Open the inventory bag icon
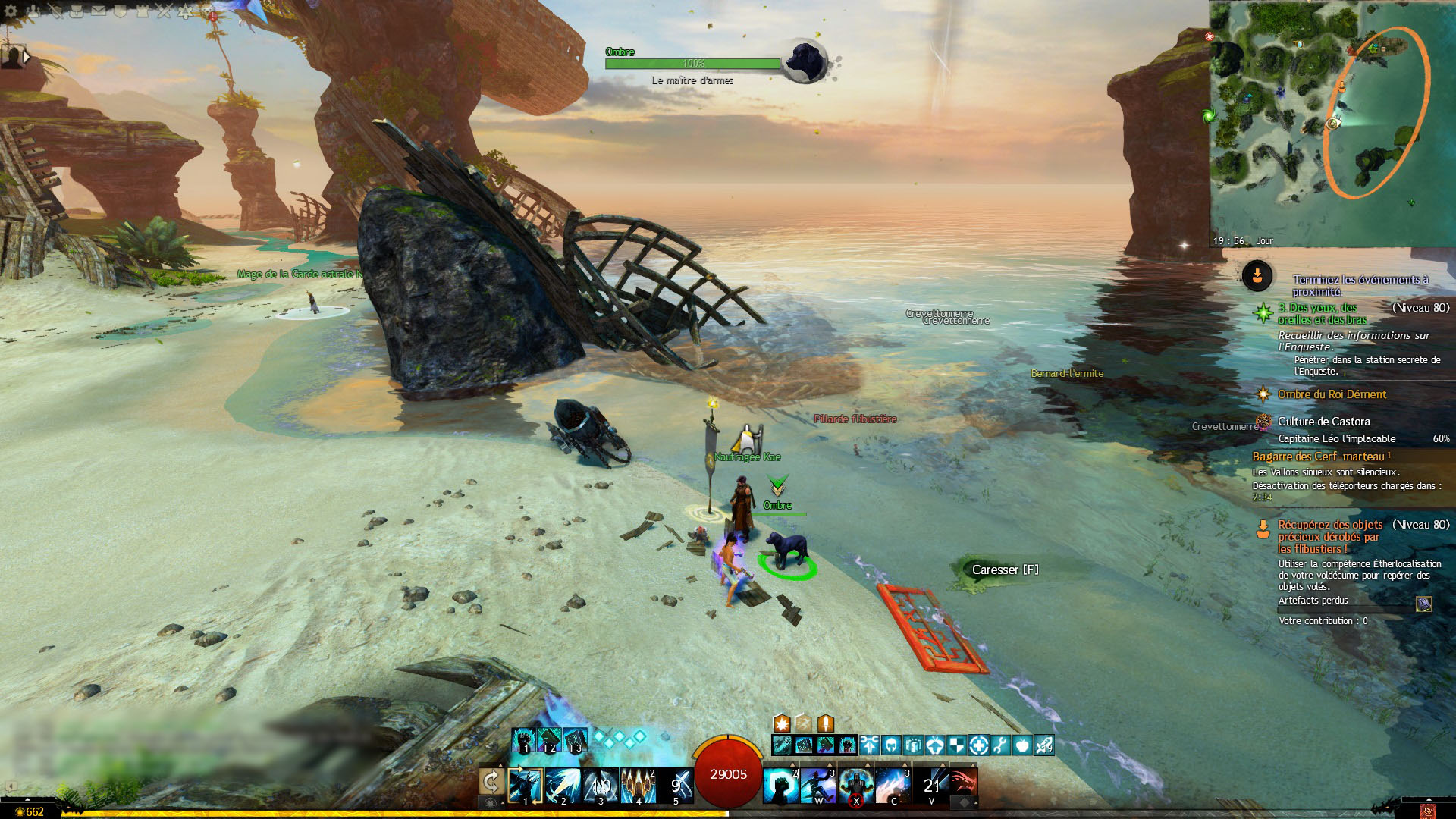The height and width of the screenshot is (819, 1456). tap(77, 11)
